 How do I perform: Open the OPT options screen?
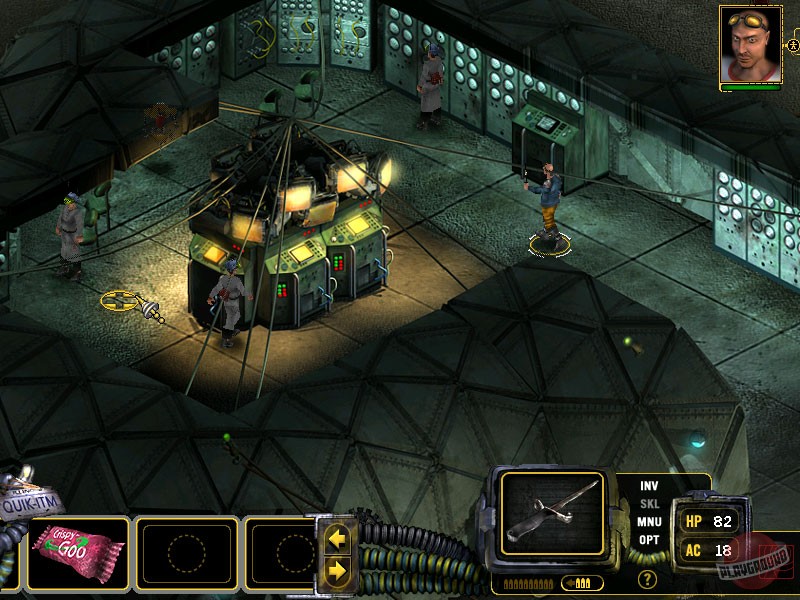point(649,540)
